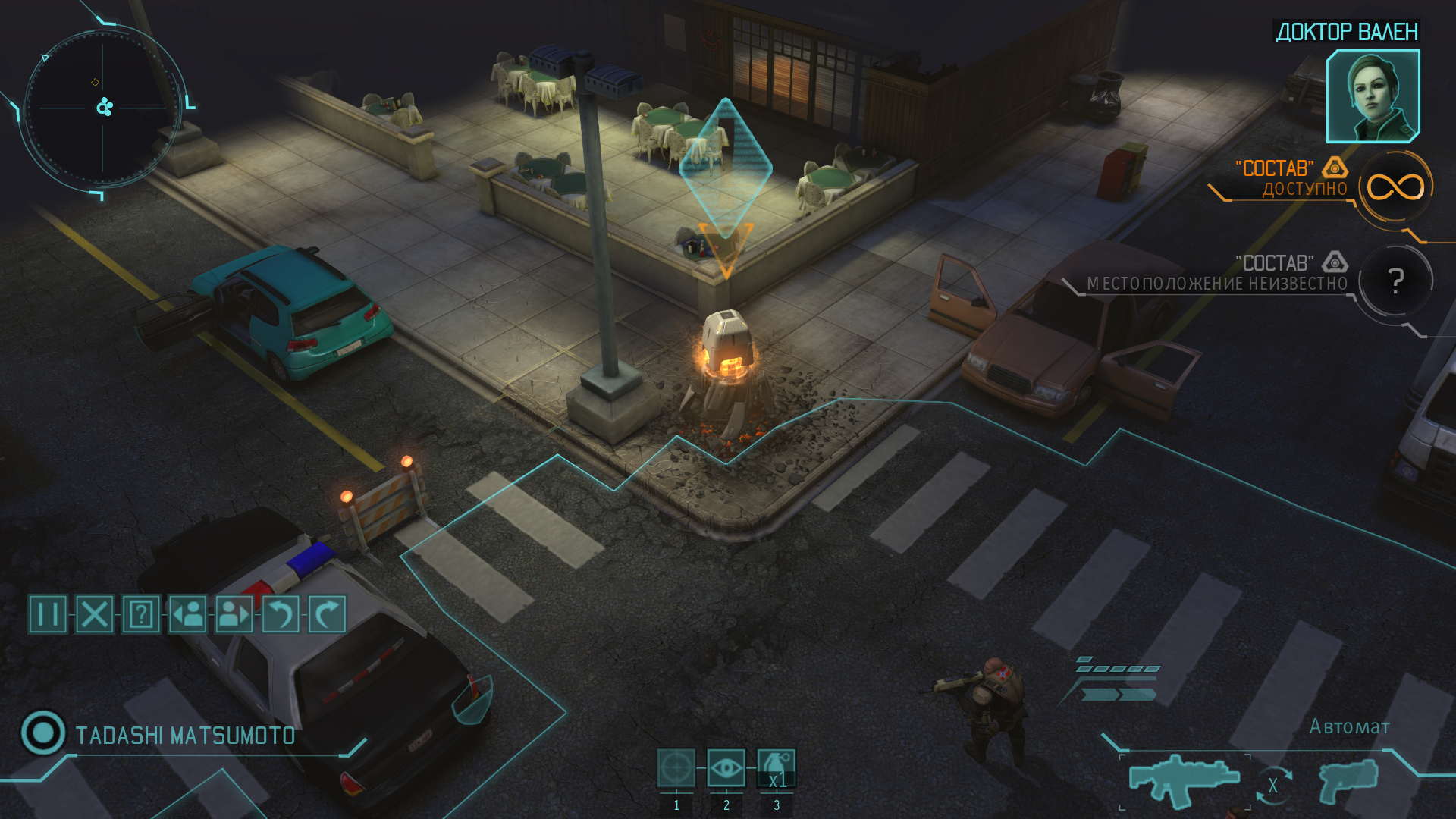Open the question mark help panel
This screenshot has width=1456, height=819.
pos(141,613)
